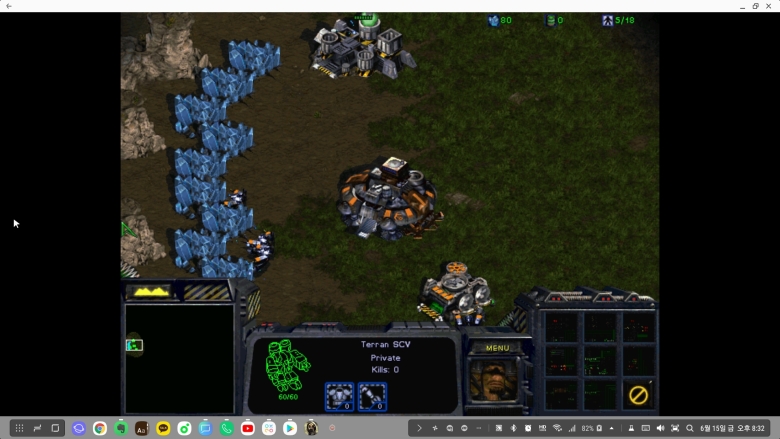Select the cancel command icon

point(638,394)
